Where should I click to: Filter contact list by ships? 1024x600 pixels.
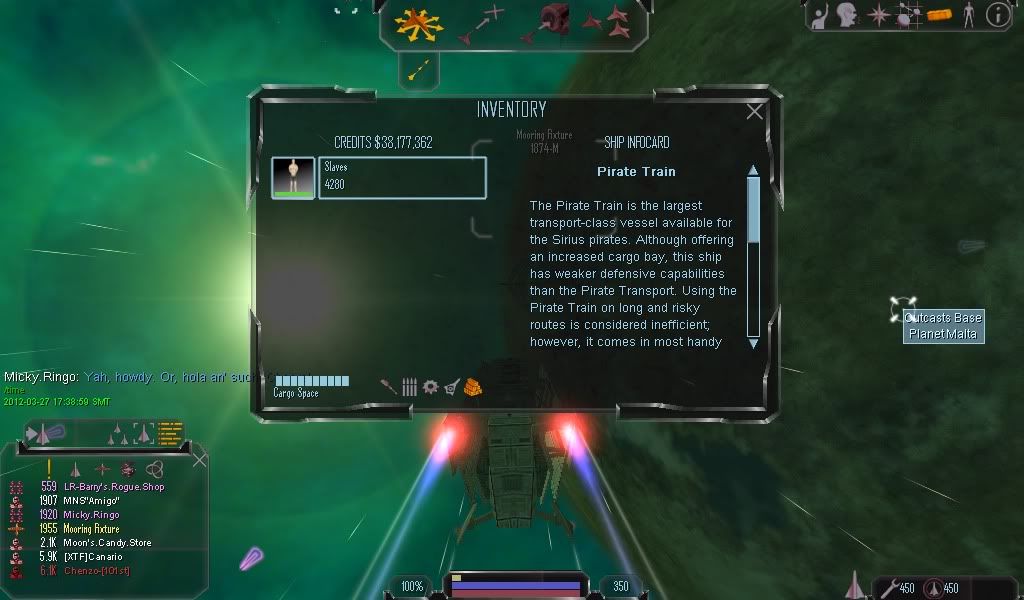click(75, 468)
